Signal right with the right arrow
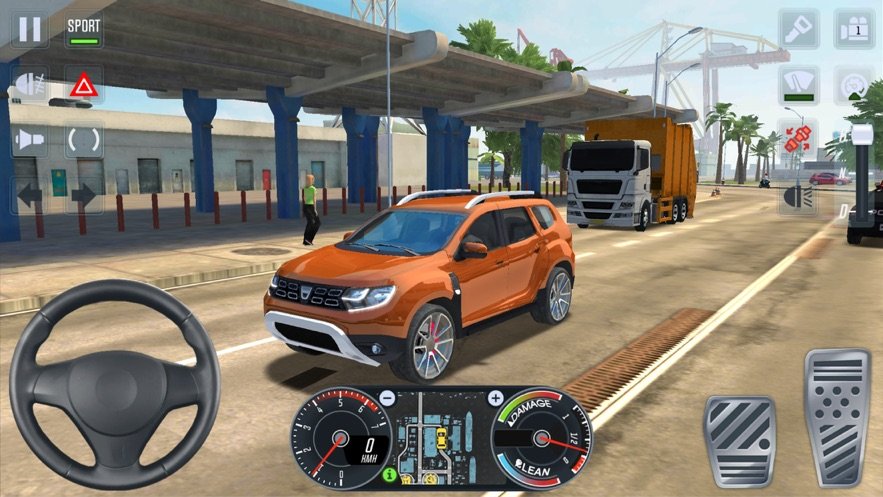 coord(84,196)
